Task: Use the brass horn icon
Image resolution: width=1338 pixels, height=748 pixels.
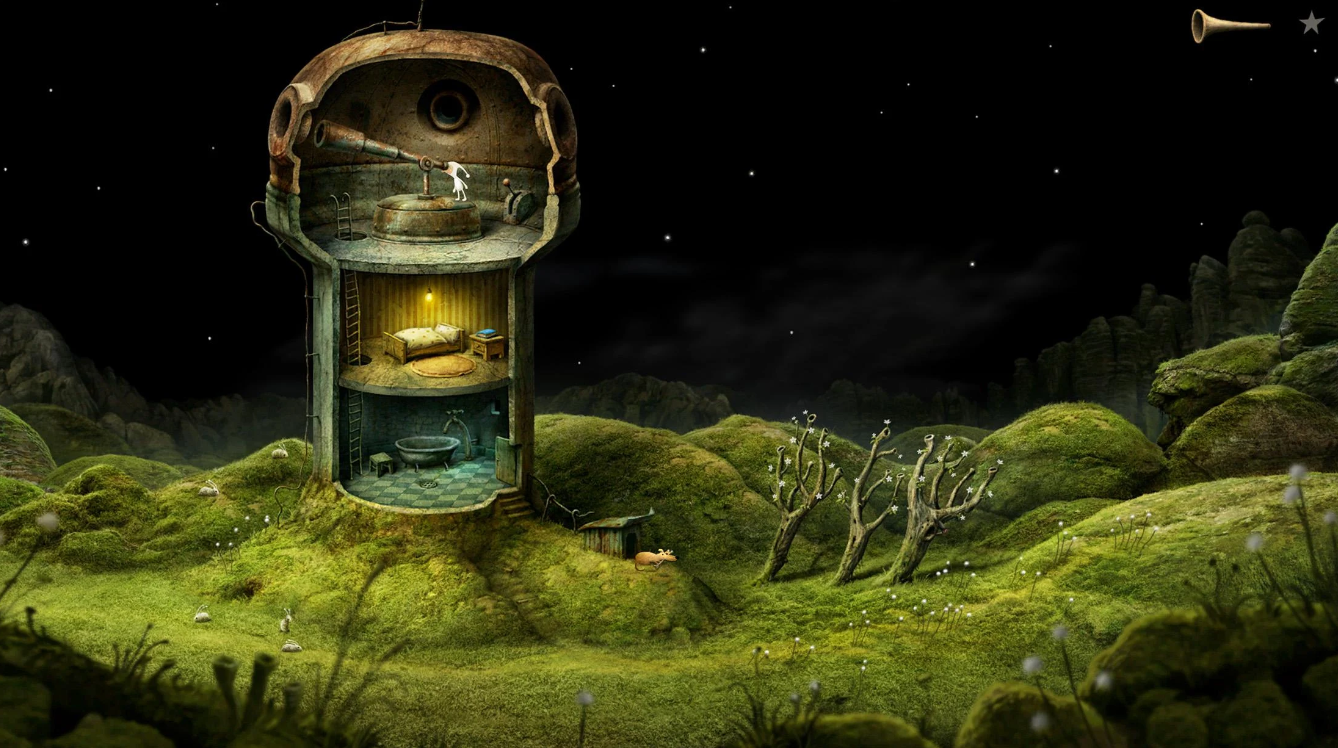Action: click(1228, 25)
